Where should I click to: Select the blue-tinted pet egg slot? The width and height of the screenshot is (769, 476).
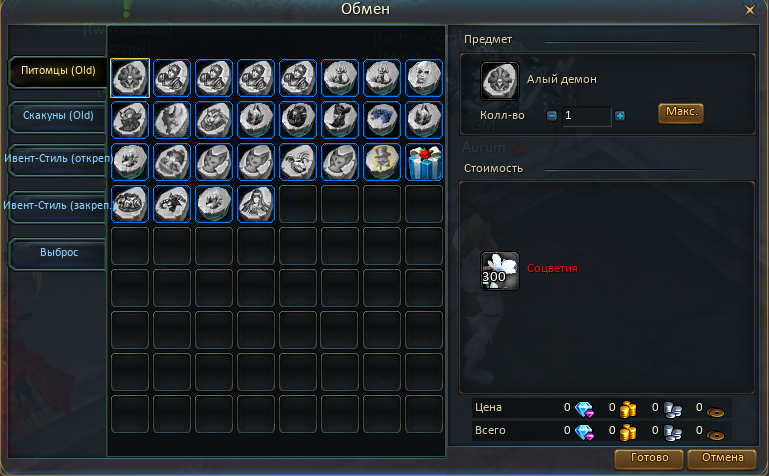(x=382, y=119)
